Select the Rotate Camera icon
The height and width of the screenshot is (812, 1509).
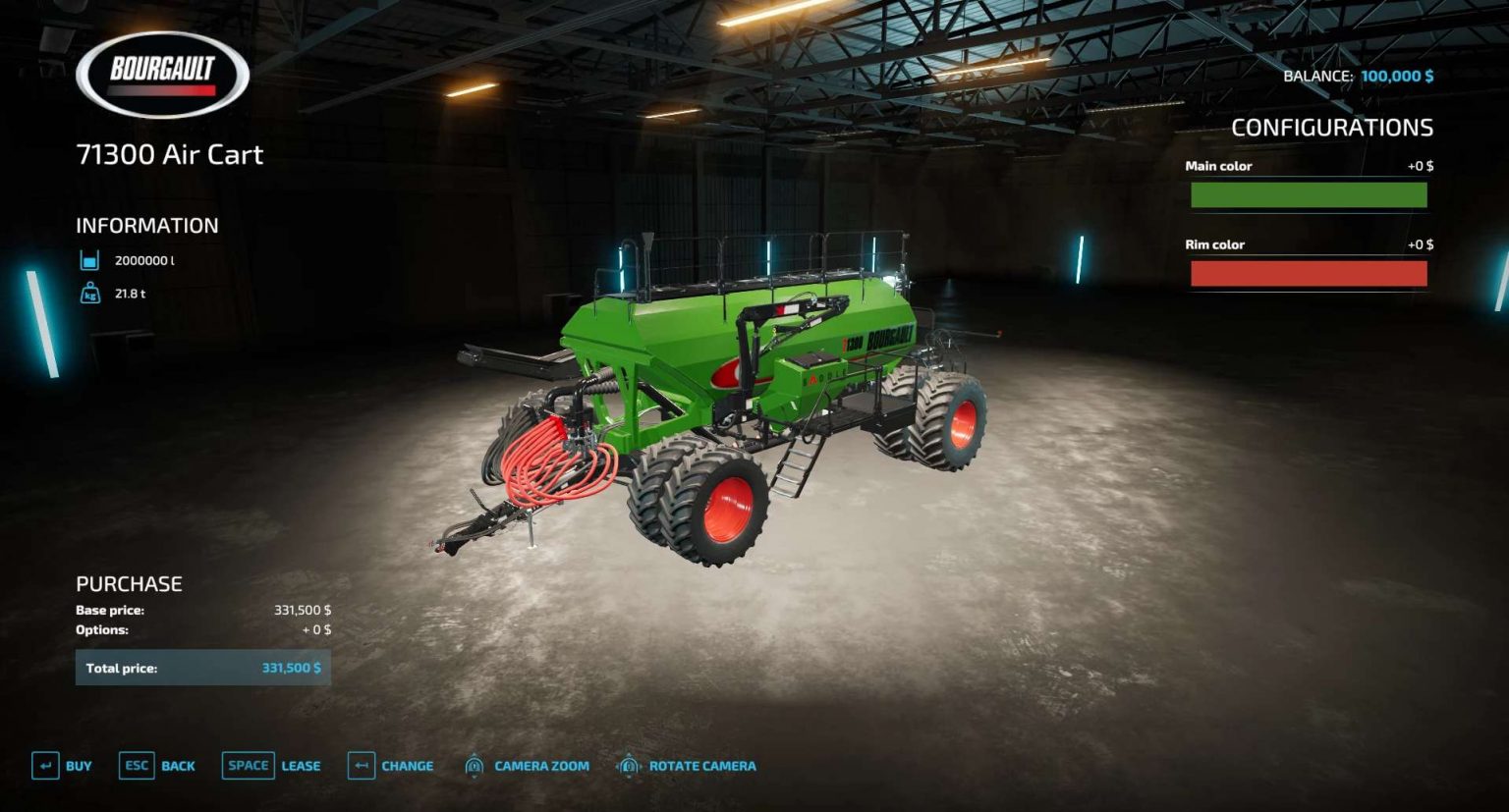(x=629, y=765)
